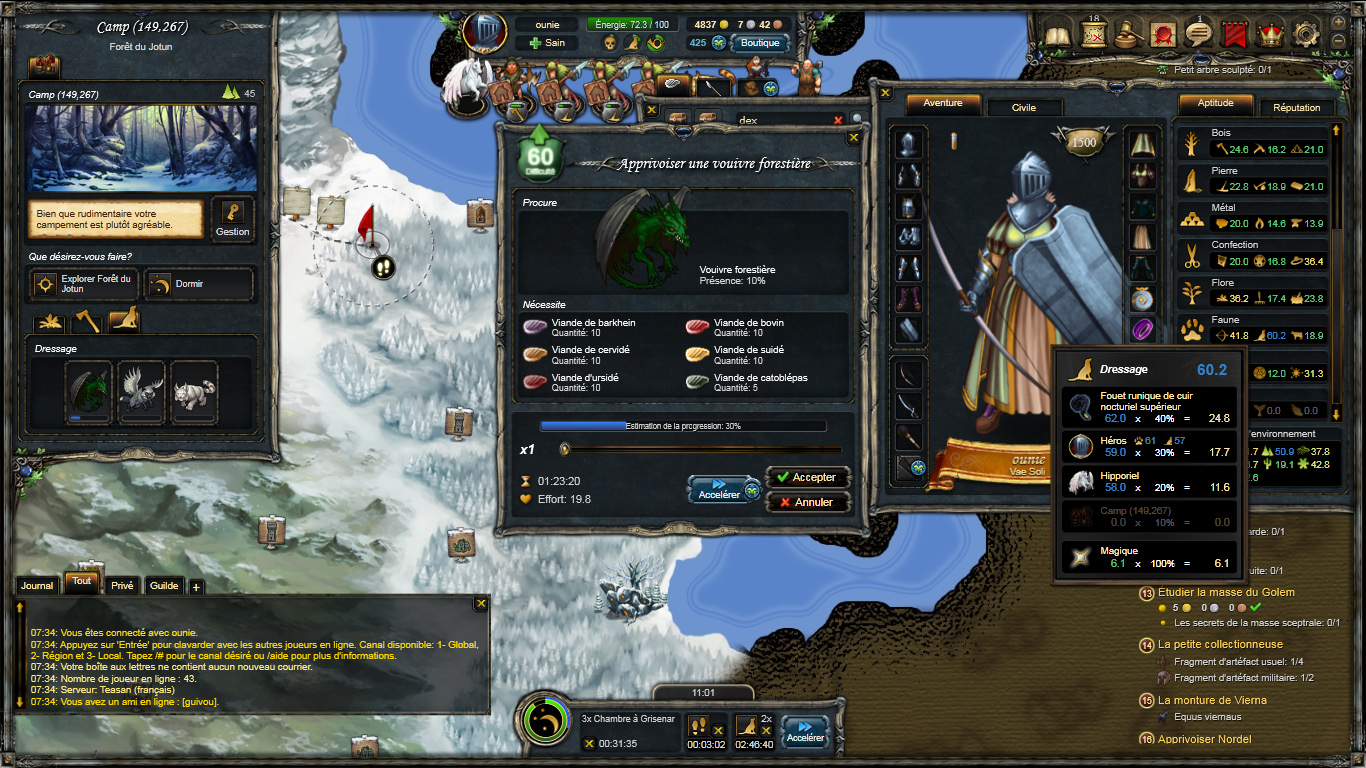This screenshot has width=1366, height=768.
Task: Select the green wyvern Dressage thumbnail
Action: pos(89,389)
